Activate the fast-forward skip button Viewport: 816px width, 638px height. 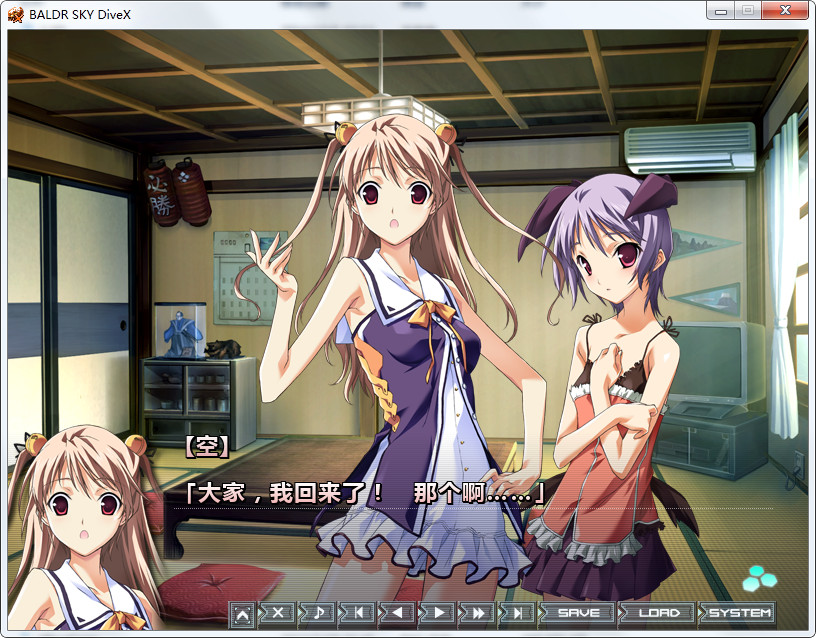click(478, 613)
